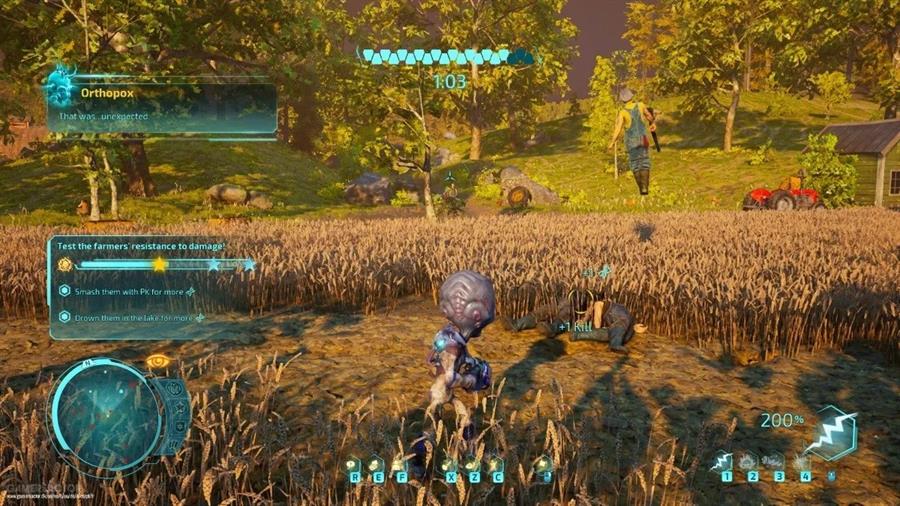Select the Zap-O-Matic lightning weapon slot
This screenshot has height=506, width=900.
(x=722, y=461)
